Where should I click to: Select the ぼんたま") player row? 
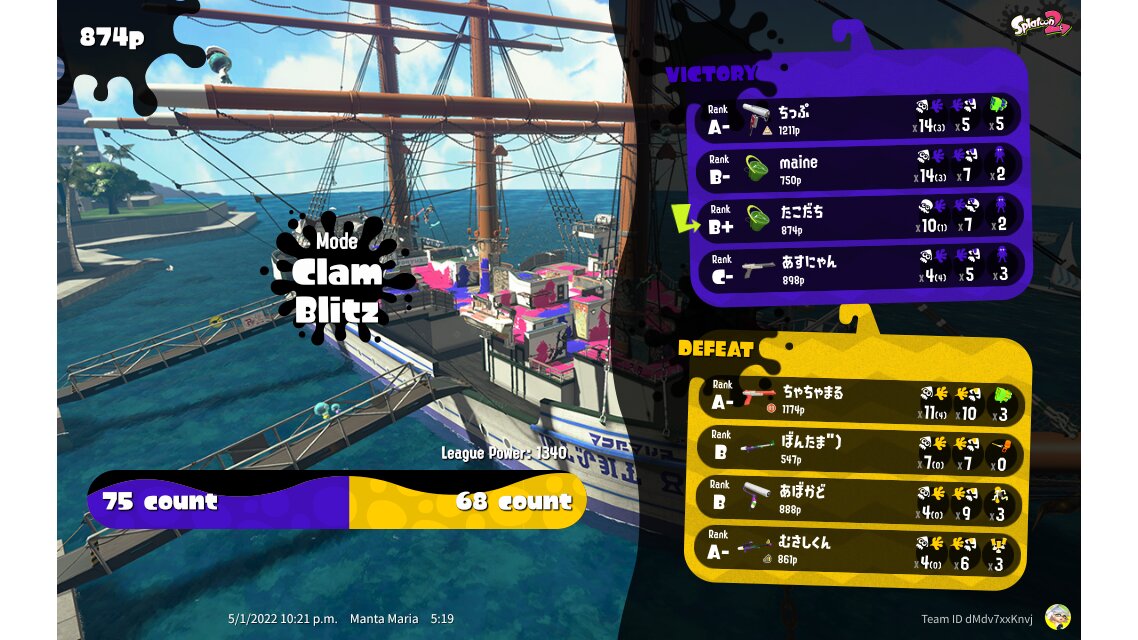point(858,451)
